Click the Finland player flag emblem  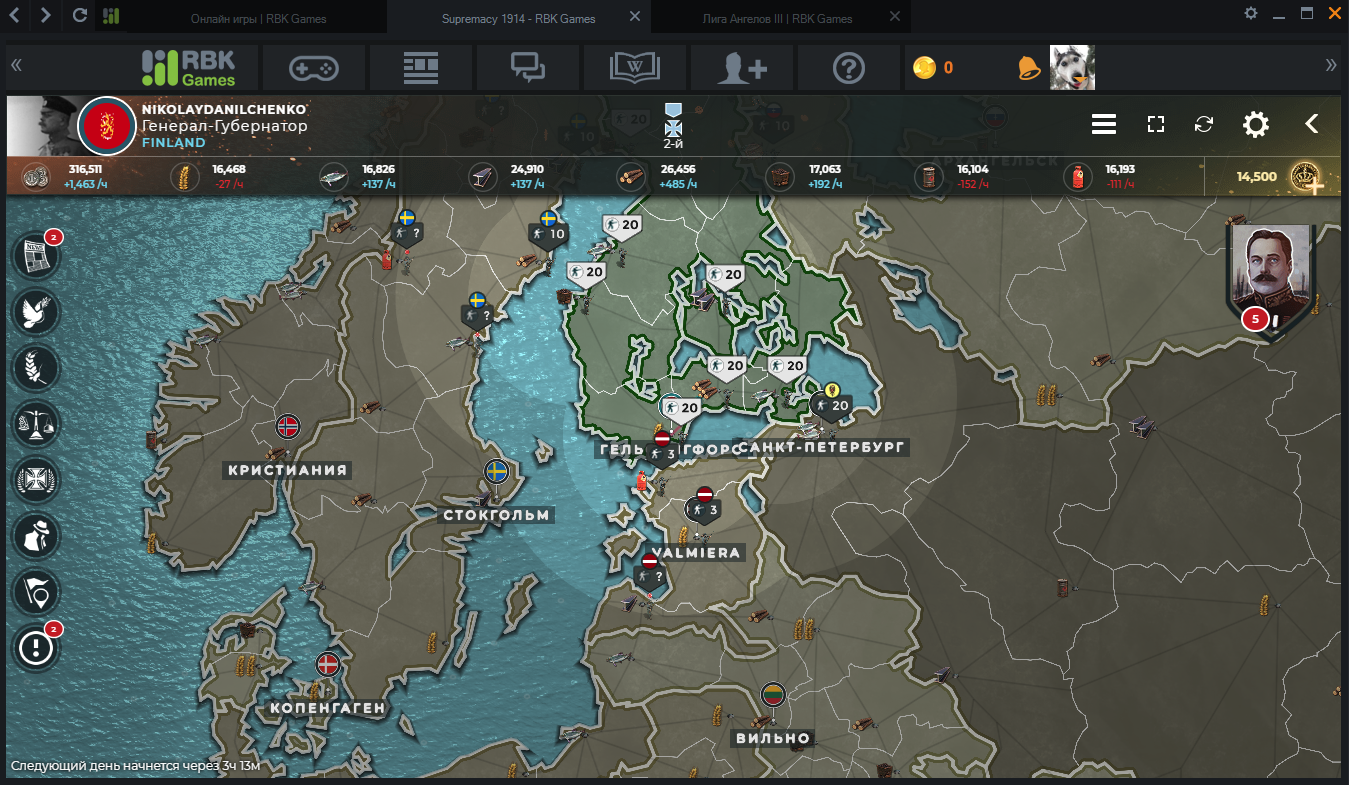tap(106, 126)
